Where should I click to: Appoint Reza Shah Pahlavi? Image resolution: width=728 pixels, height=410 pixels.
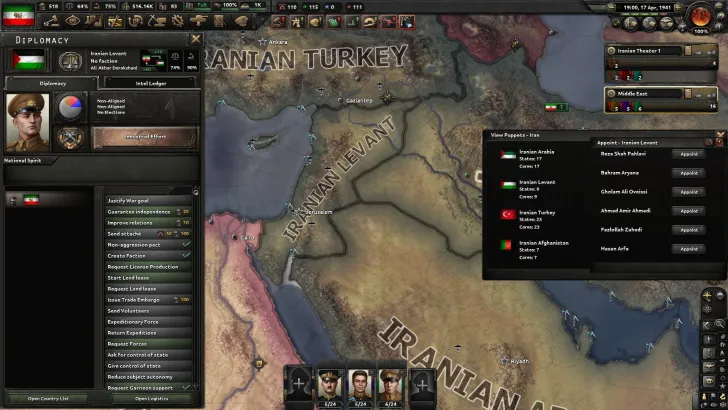688,154
